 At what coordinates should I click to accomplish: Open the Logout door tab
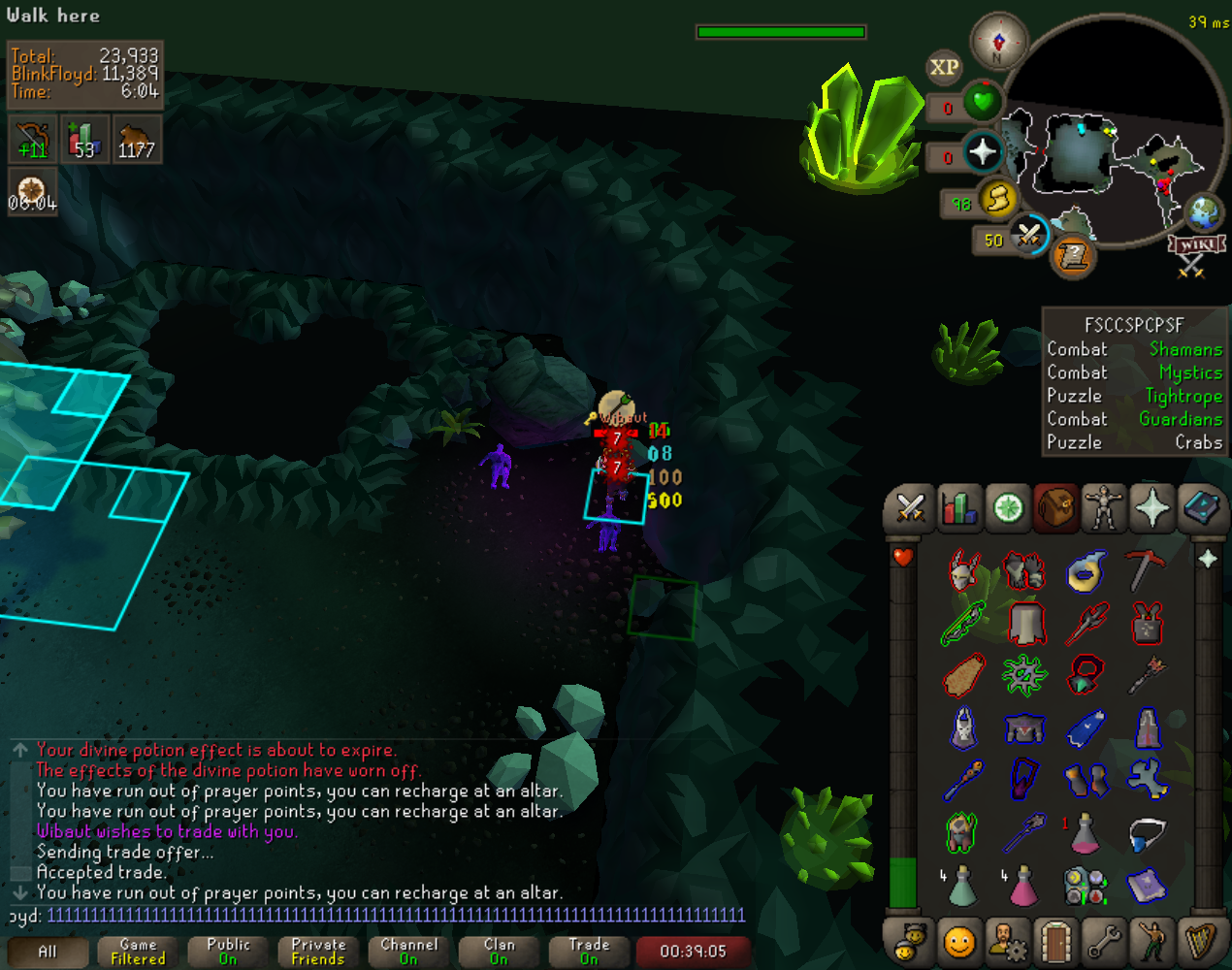(x=1054, y=941)
